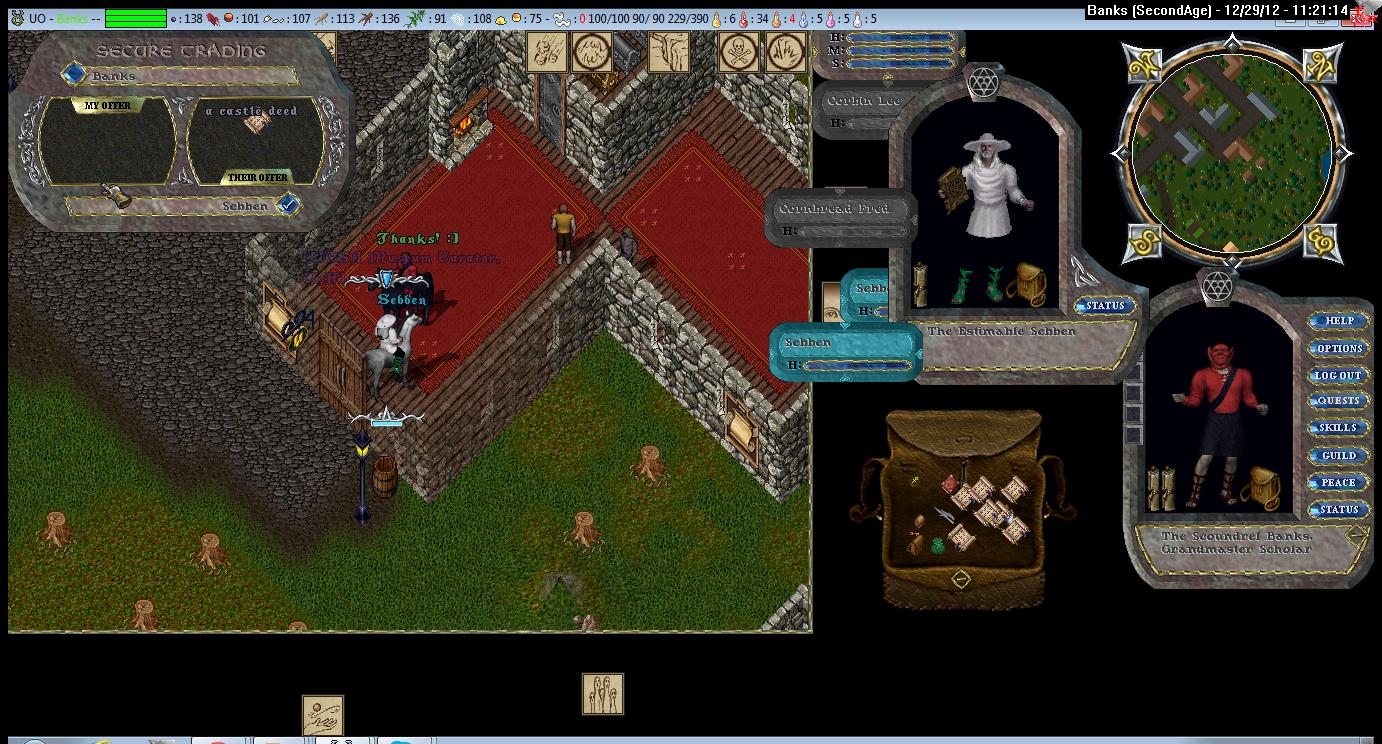The image size is (1382, 744).
Task: Toggle Banks' trade accept gem
Action: (x=74, y=75)
